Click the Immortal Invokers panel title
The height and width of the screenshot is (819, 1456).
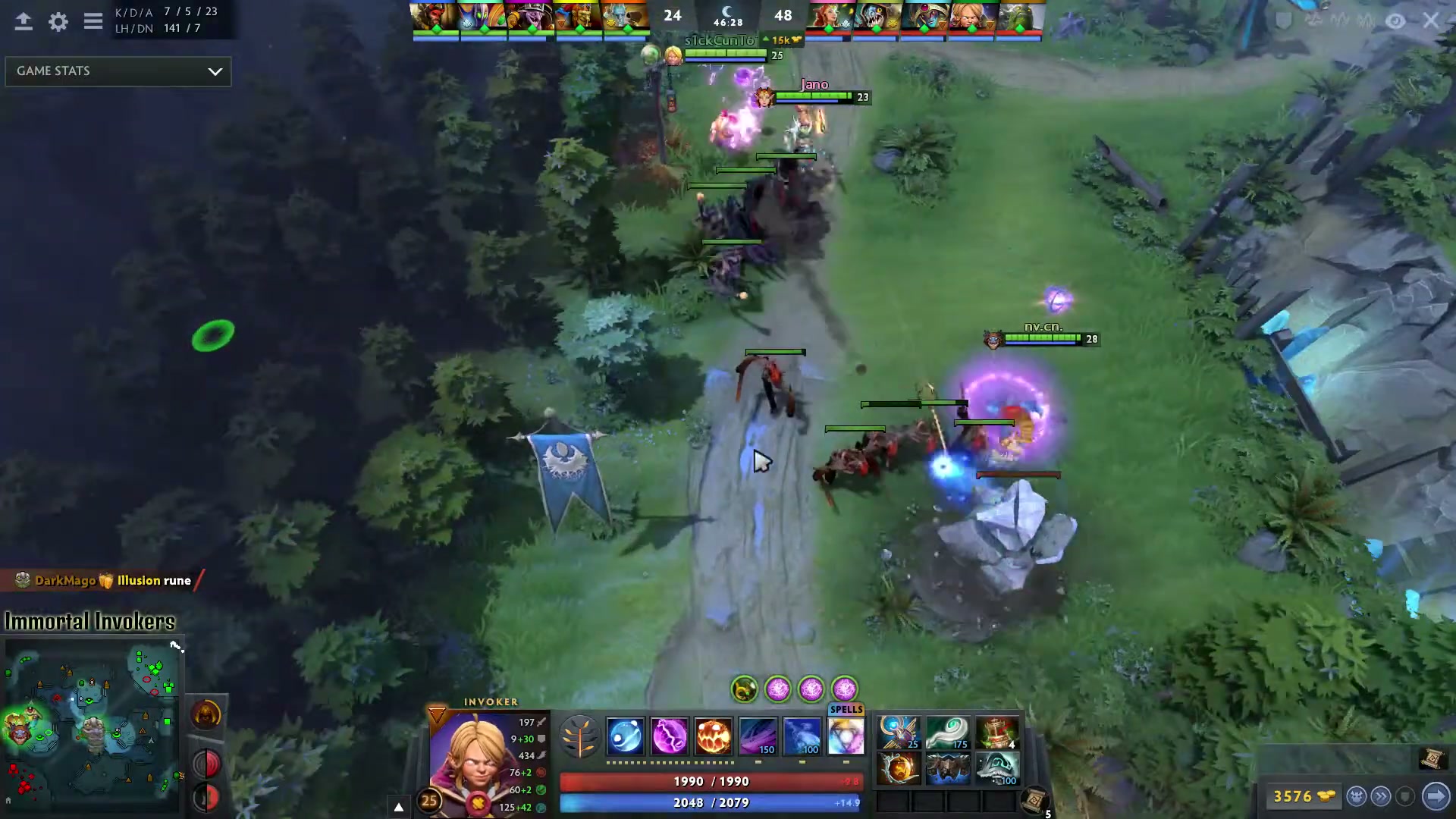[91, 621]
